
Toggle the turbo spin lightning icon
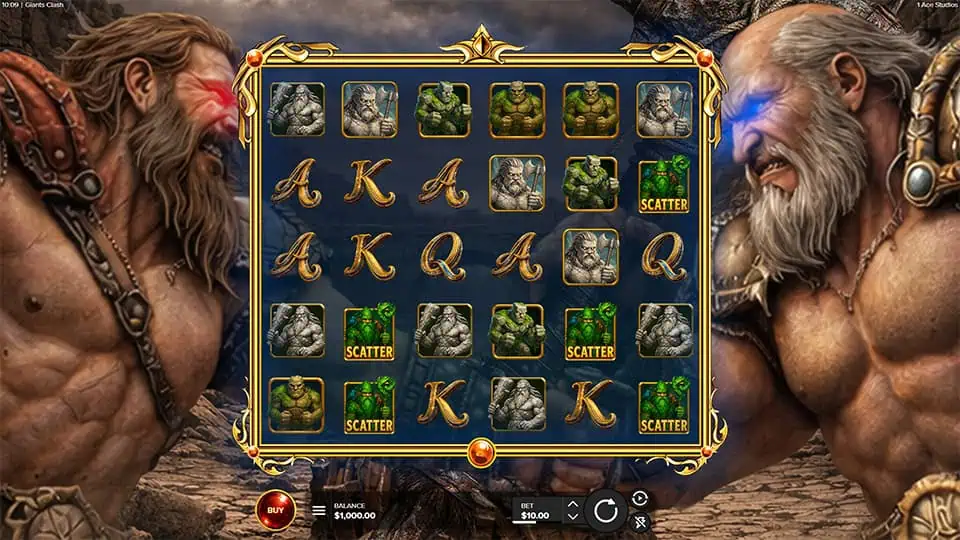click(640, 522)
